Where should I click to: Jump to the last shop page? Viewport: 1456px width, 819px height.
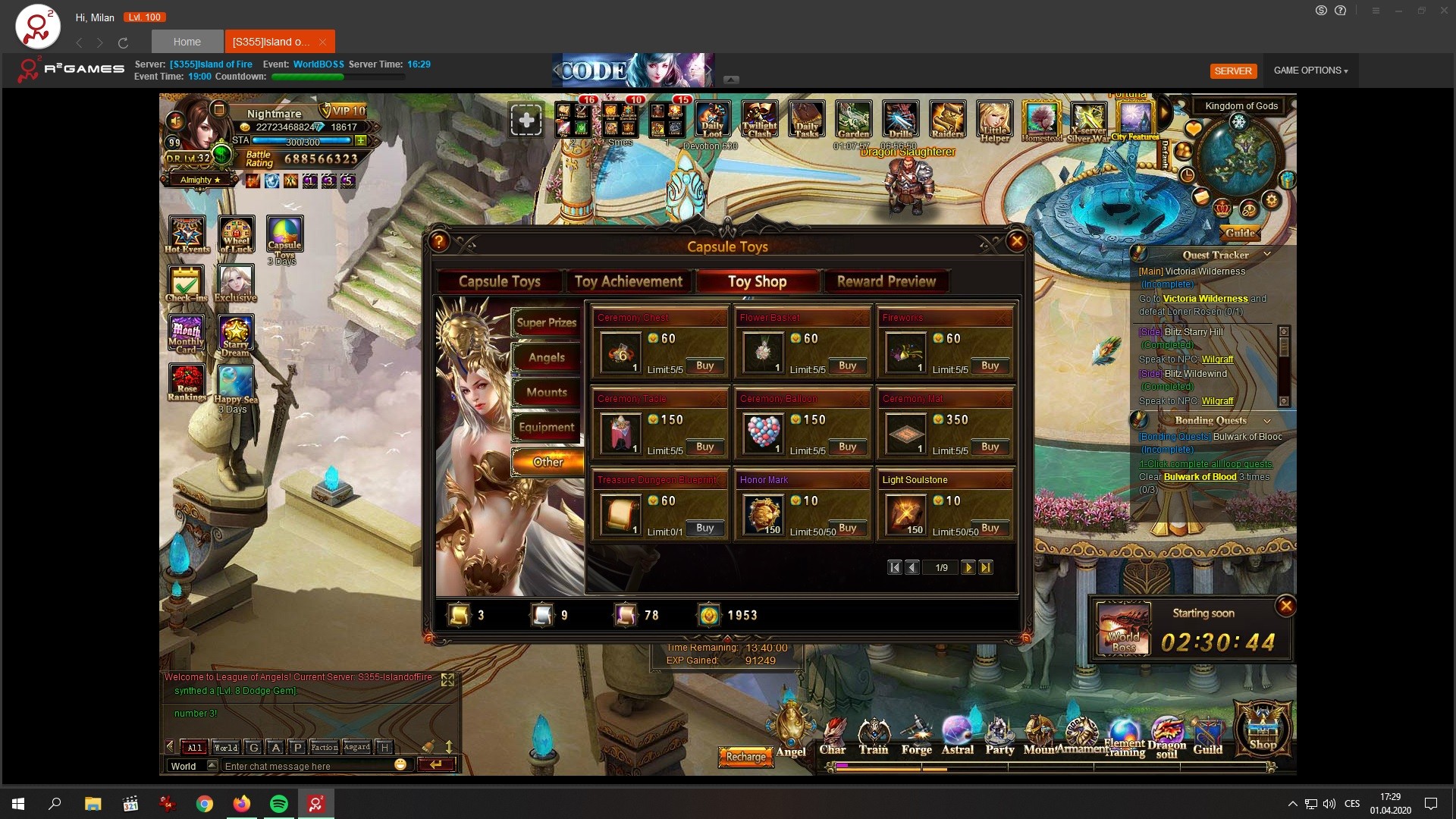(985, 567)
